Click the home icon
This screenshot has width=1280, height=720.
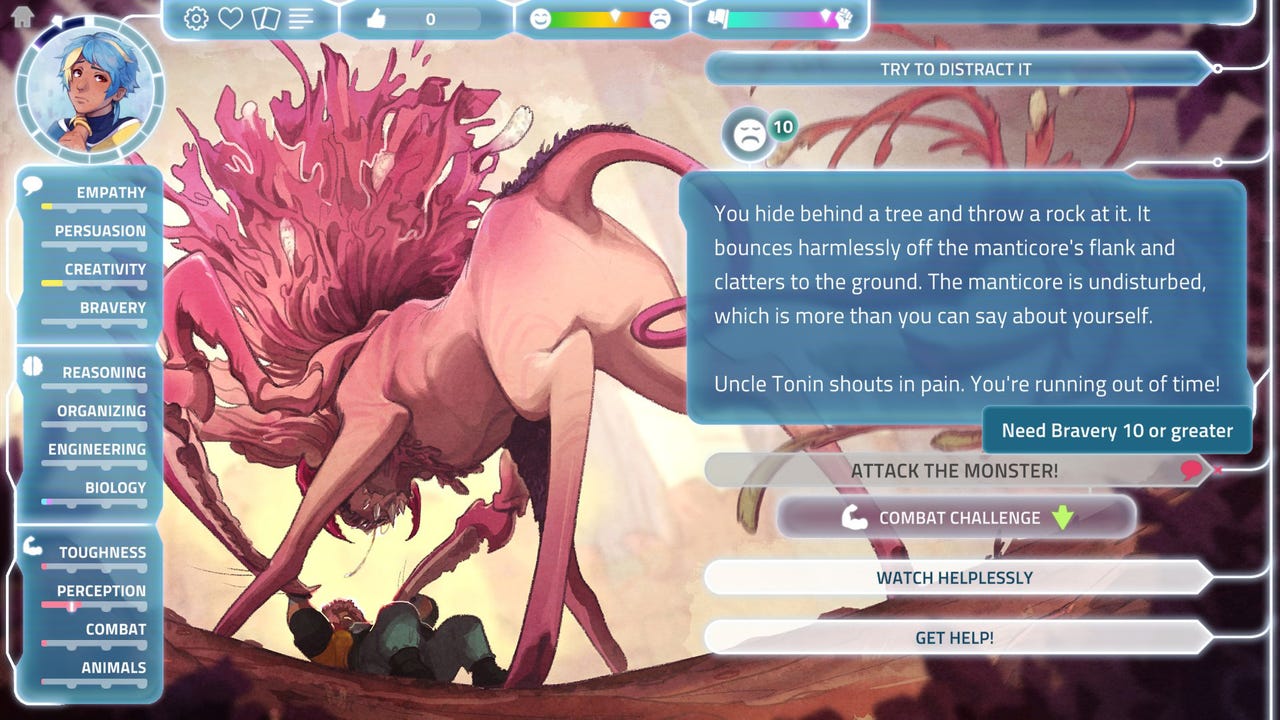(21, 16)
